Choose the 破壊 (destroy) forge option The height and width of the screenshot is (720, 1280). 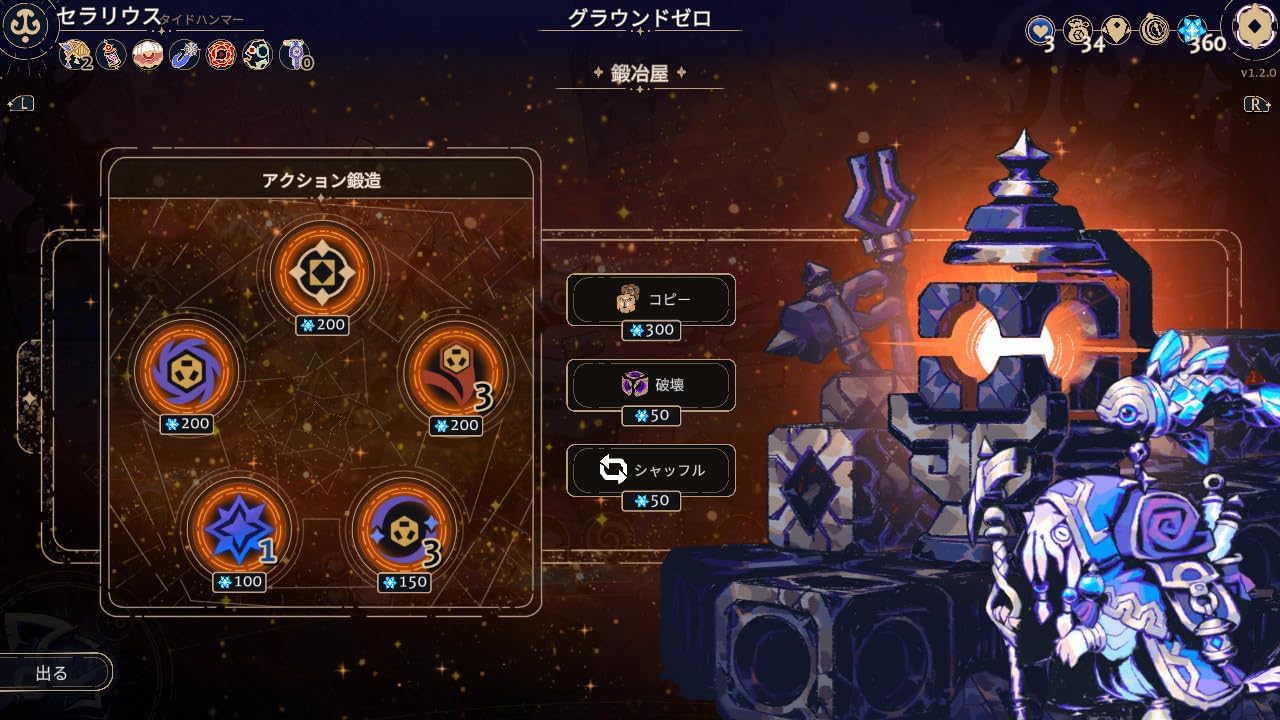[x=651, y=384]
